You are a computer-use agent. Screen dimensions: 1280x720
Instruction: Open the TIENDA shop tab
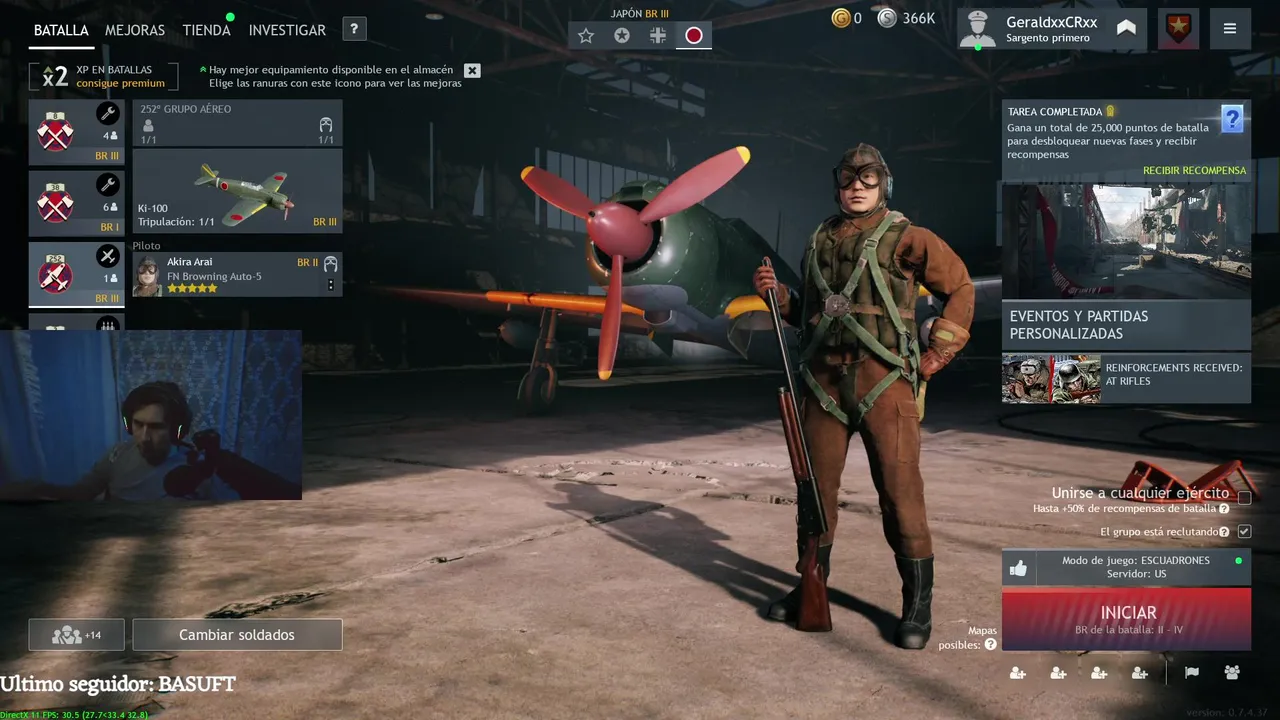point(206,30)
